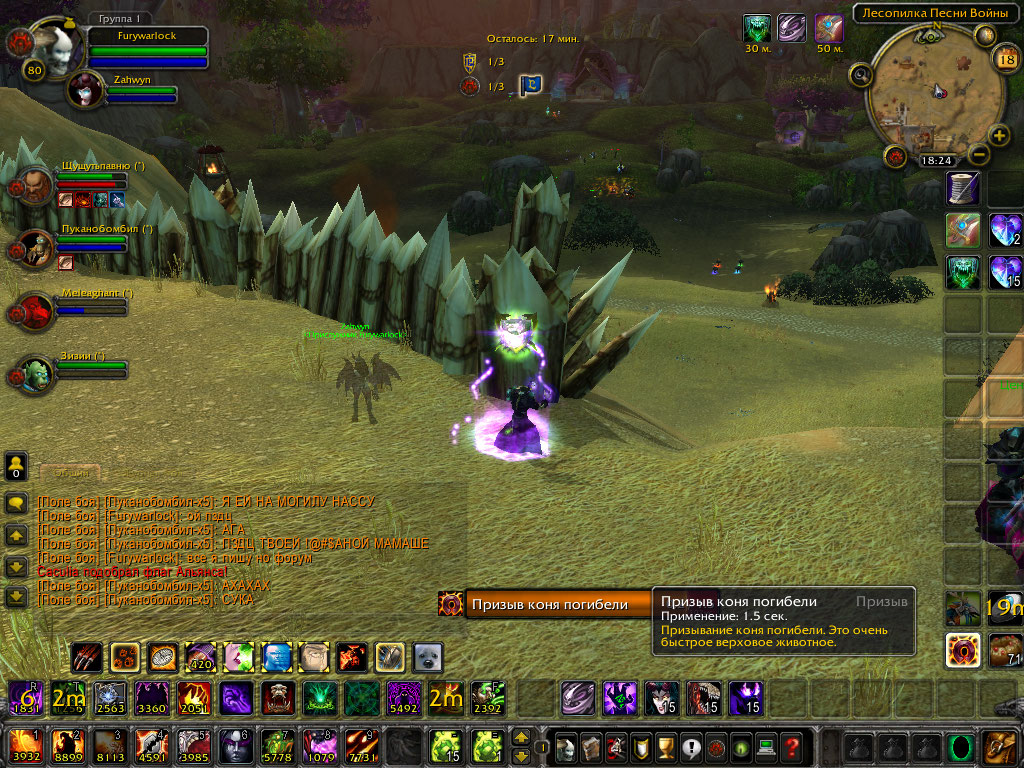Use the thread spool item in side bar
Image resolution: width=1024 pixels, height=768 pixels.
[x=964, y=187]
